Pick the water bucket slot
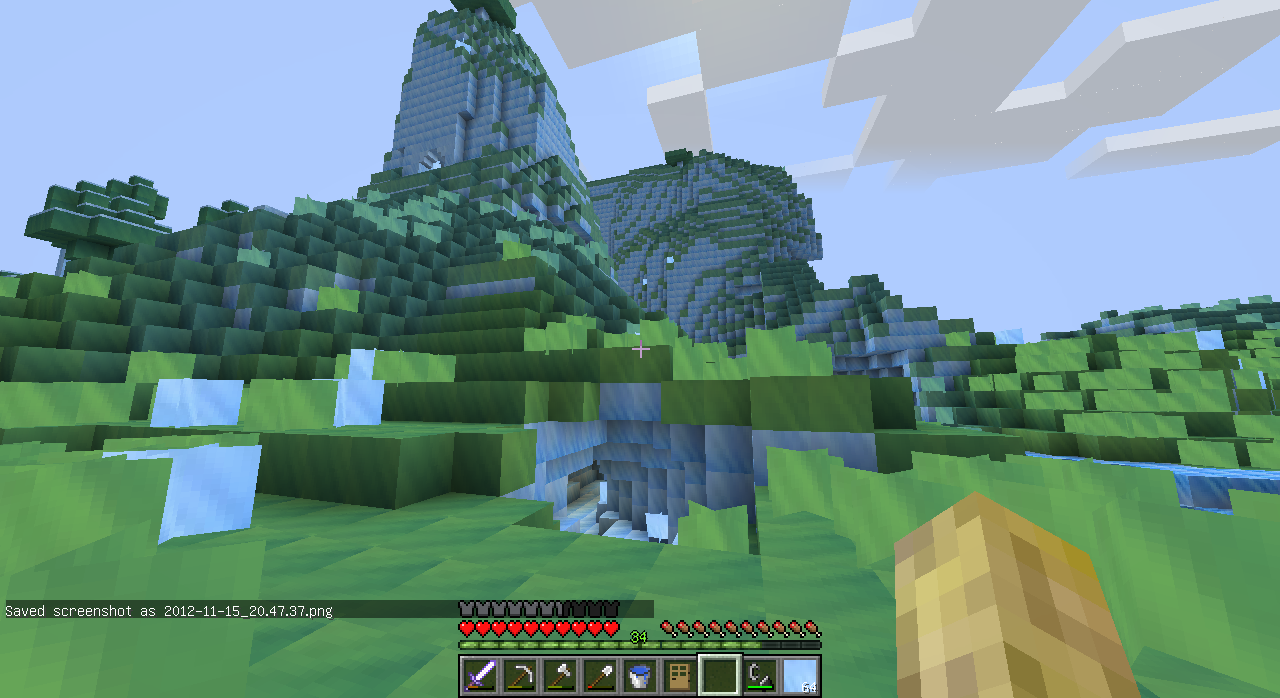This screenshot has width=1280, height=698. 639,675
